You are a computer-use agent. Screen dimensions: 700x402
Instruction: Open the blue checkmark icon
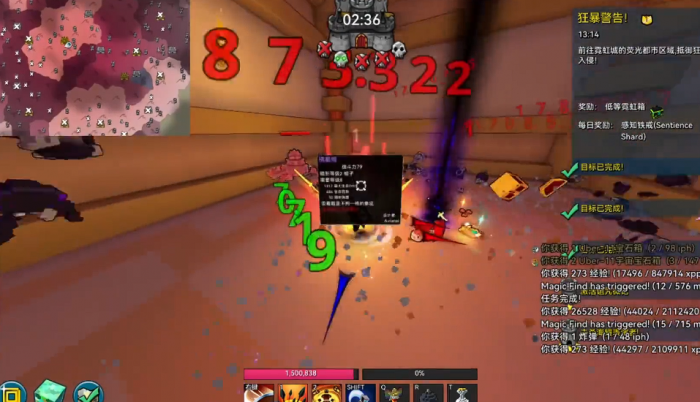point(88,391)
